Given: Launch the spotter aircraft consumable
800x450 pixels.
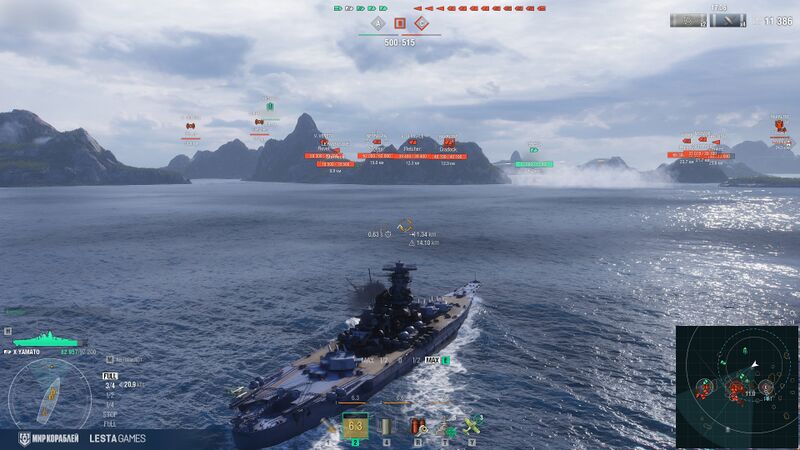Looking at the screenshot, I should pyautogui.click(x=471, y=427).
